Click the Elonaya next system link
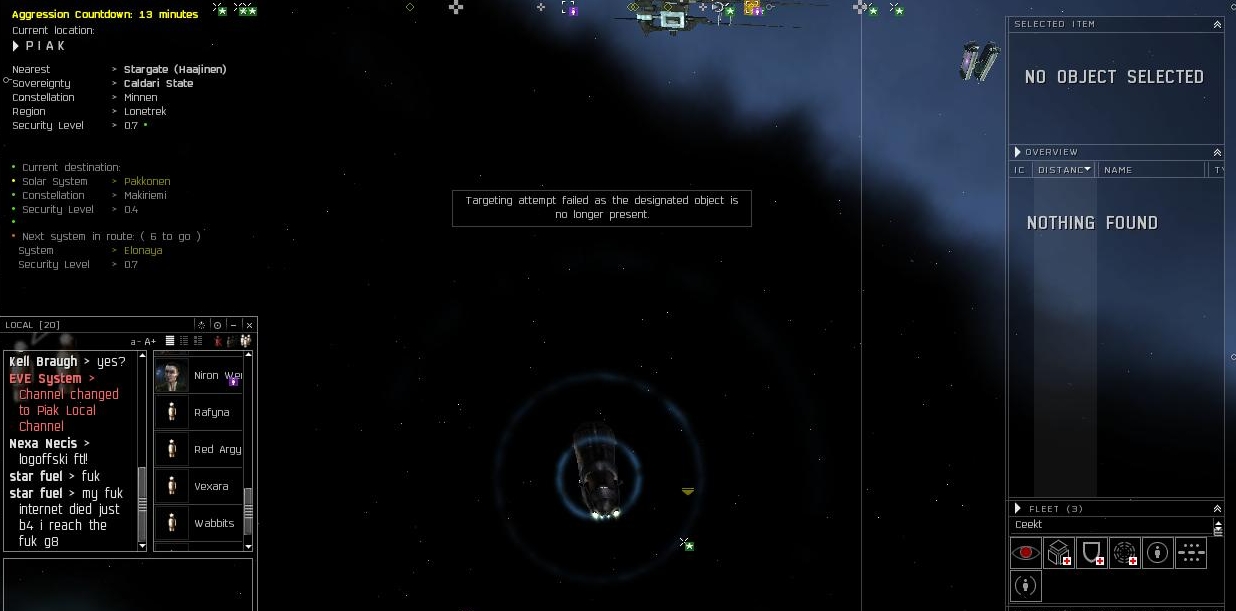1236x611 pixels. (x=143, y=251)
